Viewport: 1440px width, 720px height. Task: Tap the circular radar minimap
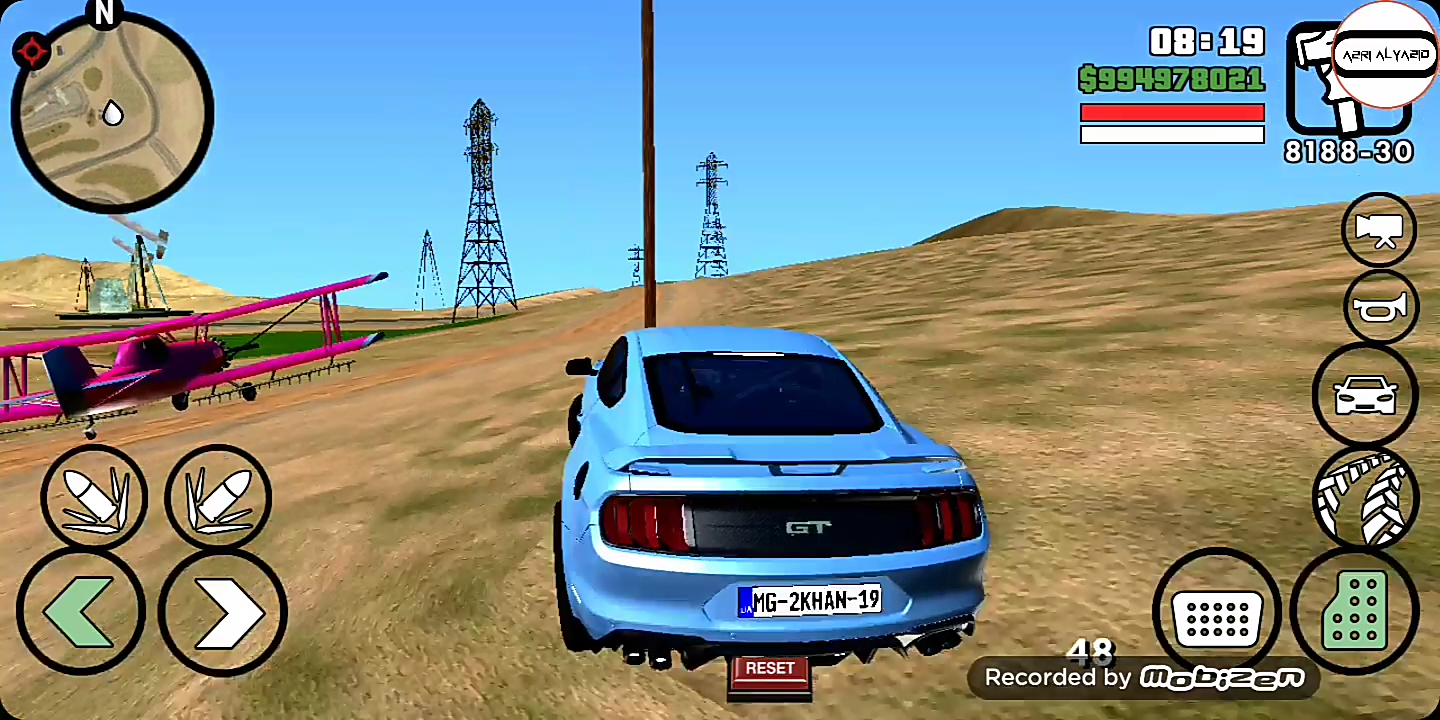tap(112, 112)
